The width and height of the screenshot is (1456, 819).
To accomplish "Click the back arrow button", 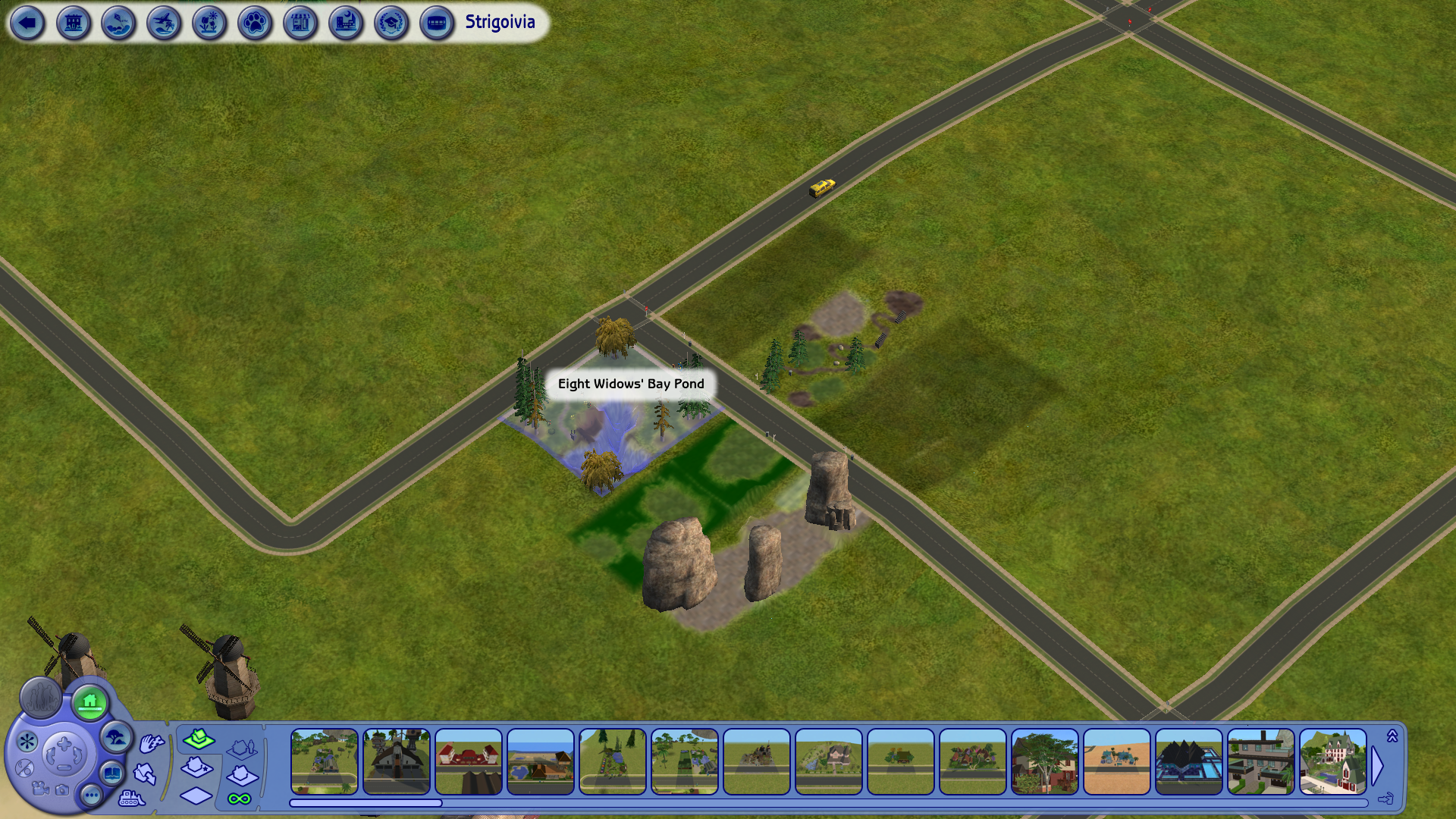I will [27, 23].
